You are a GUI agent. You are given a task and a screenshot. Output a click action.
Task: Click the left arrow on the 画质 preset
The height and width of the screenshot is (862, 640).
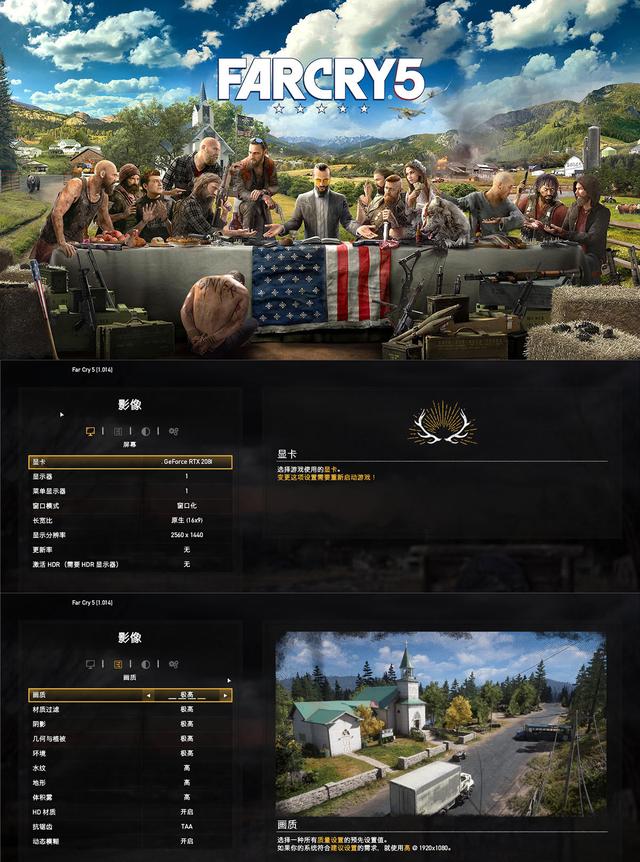tap(149, 695)
